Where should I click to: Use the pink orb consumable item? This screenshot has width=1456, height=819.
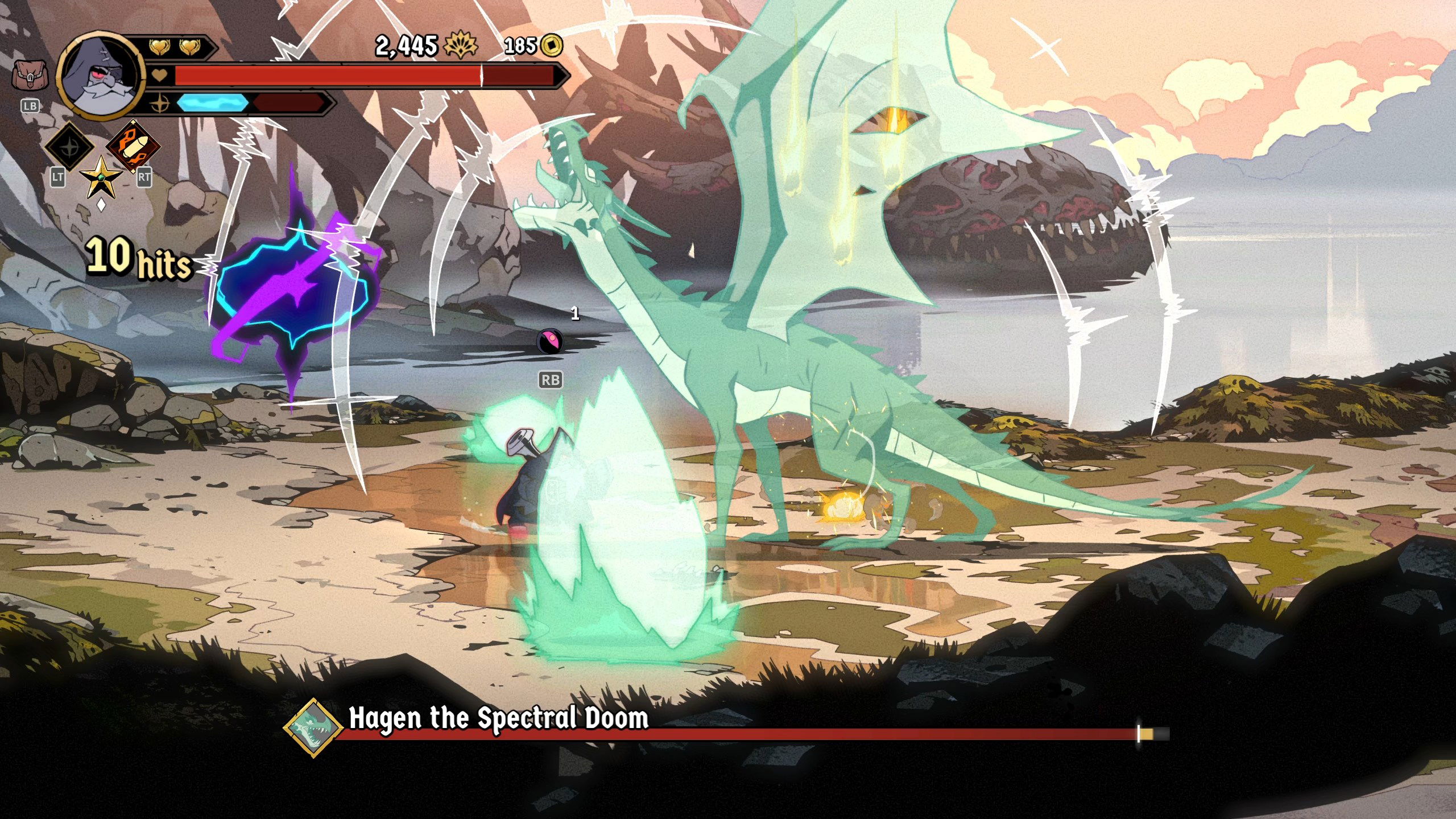click(549, 341)
